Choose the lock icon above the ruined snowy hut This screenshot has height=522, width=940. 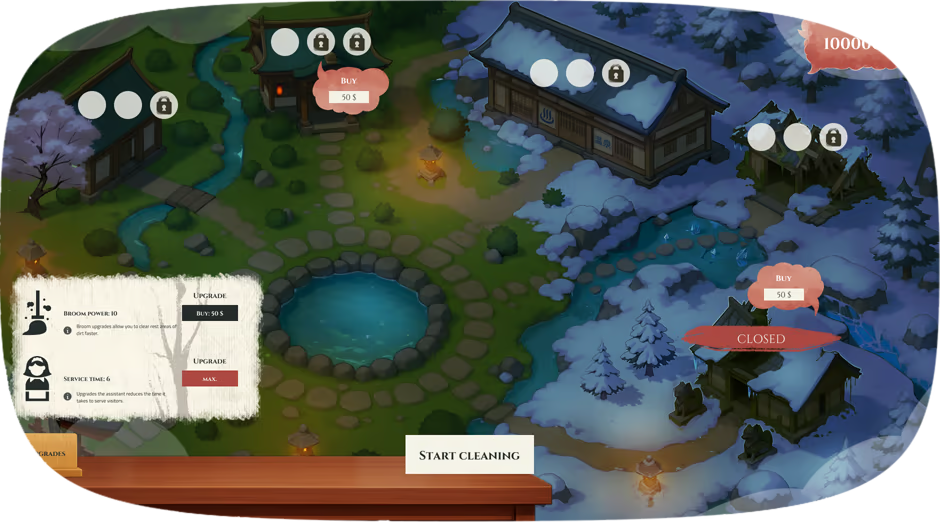pos(832,137)
